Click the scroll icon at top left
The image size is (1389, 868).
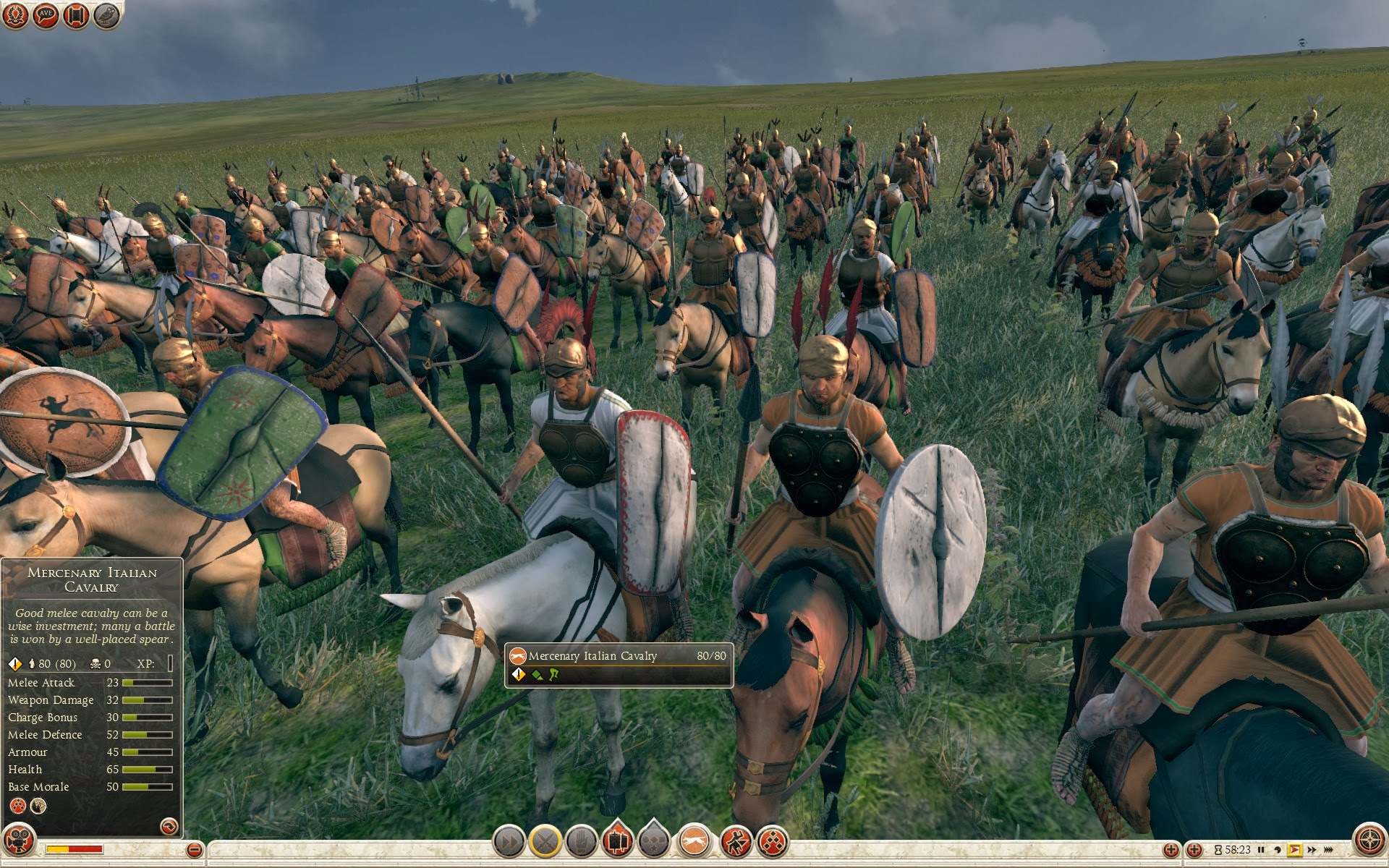pos(76,15)
